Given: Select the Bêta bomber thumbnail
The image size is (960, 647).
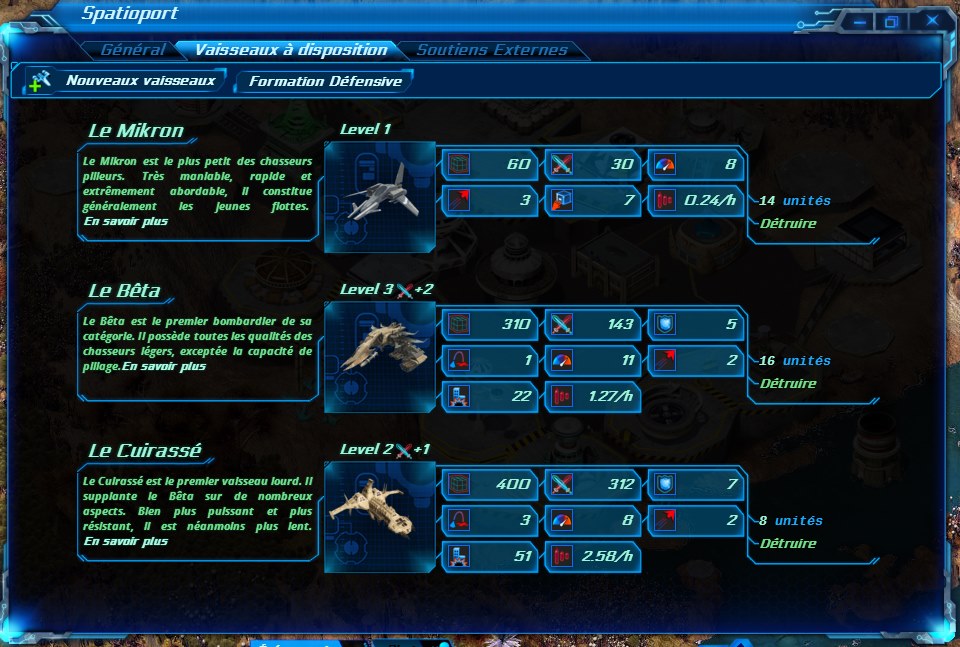Looking at the screenshot, I should (x=380, y=356).
